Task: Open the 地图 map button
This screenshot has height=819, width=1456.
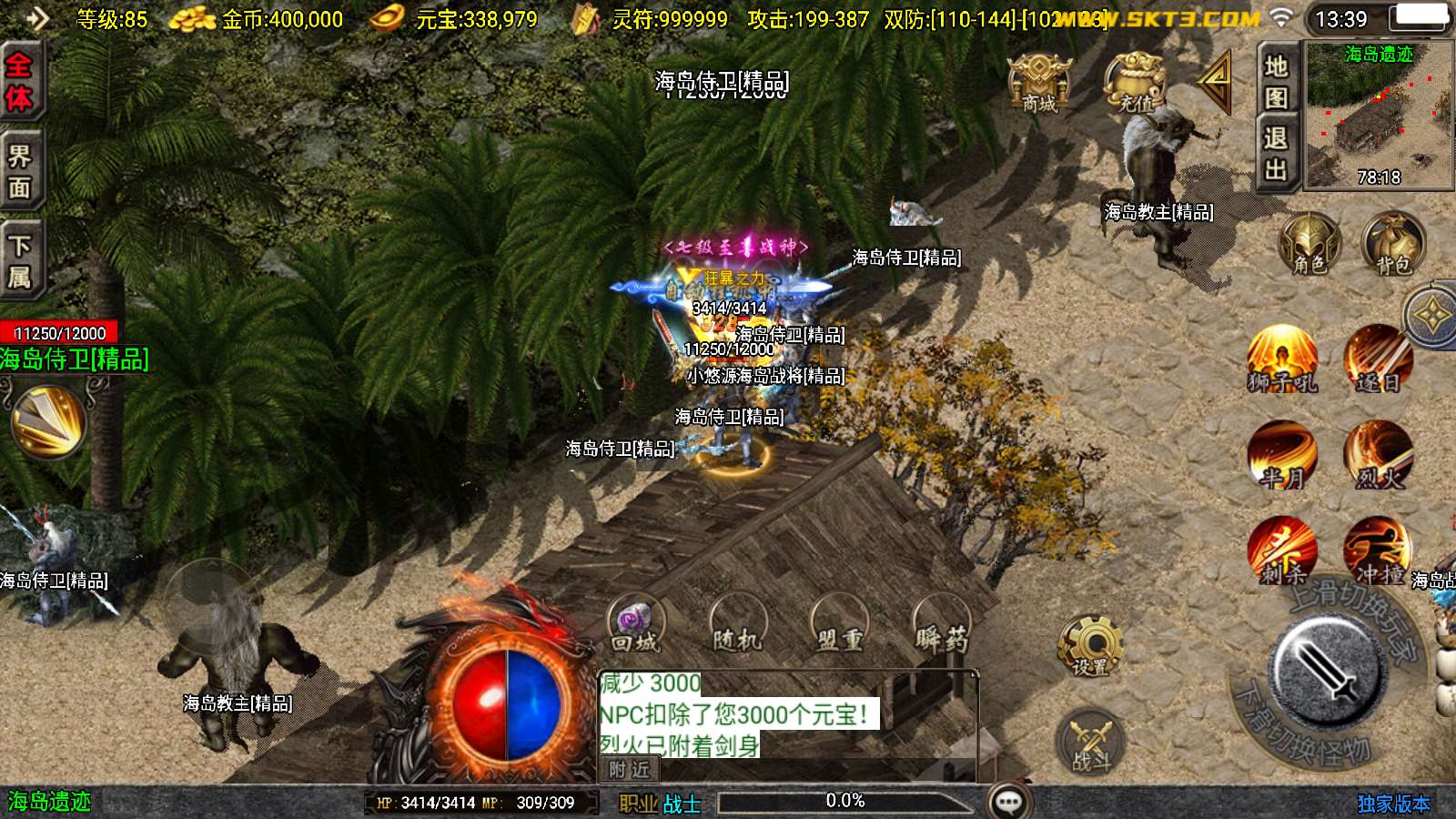Action: click(1276, 80)
